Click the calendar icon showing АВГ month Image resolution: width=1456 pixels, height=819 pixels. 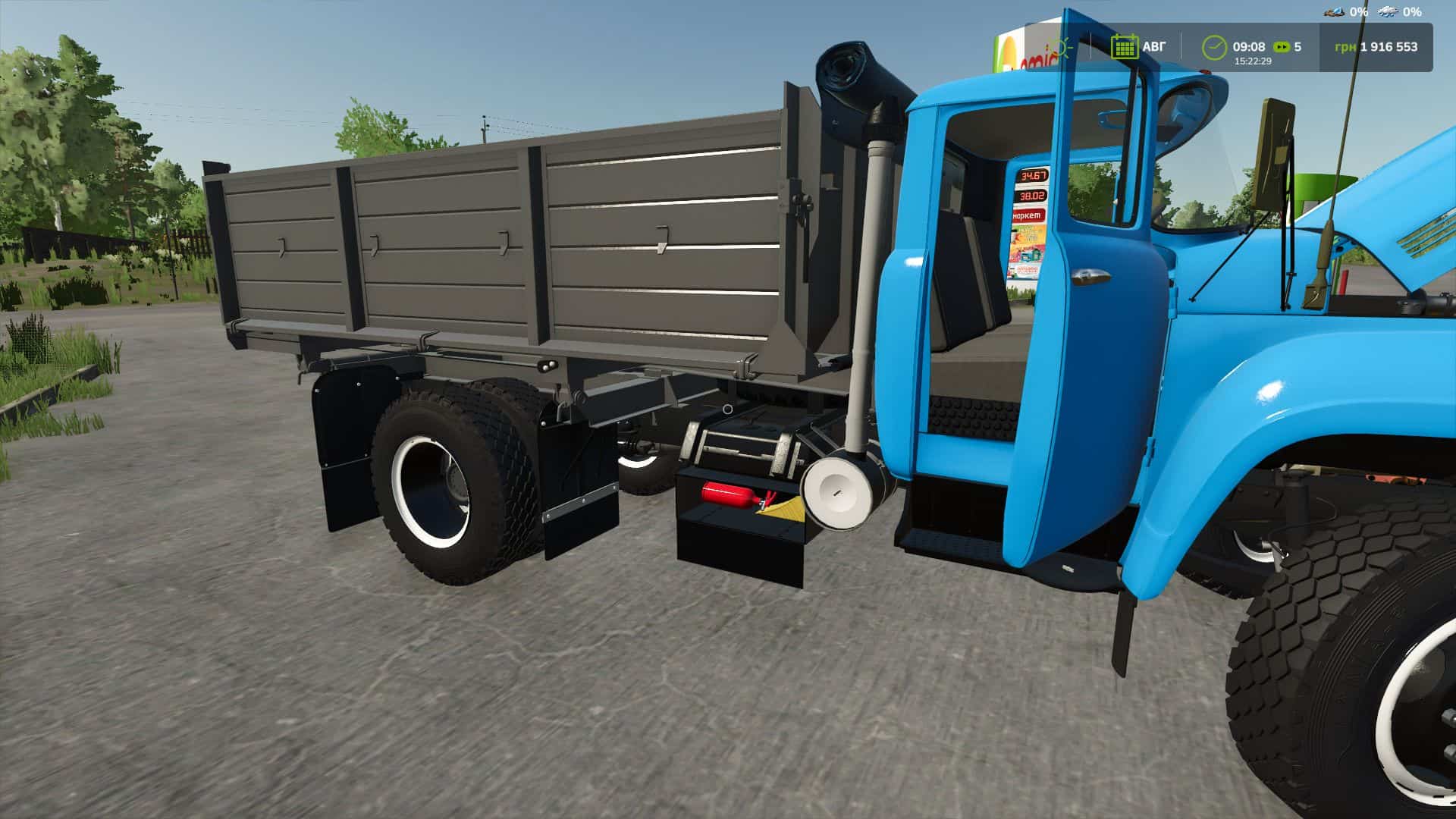[x=1125, y=47]
